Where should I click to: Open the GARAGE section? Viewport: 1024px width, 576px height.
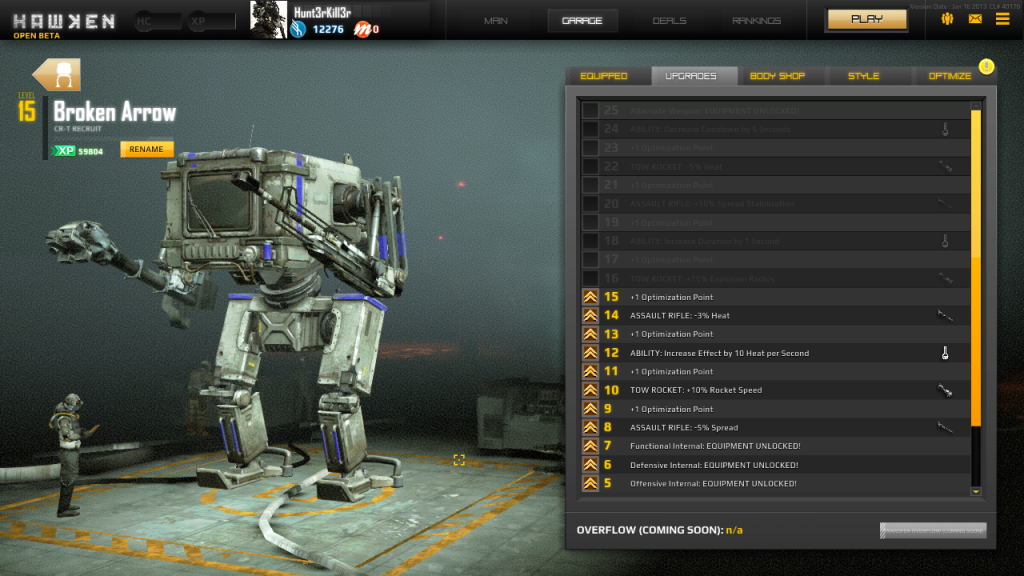(582, 20)
